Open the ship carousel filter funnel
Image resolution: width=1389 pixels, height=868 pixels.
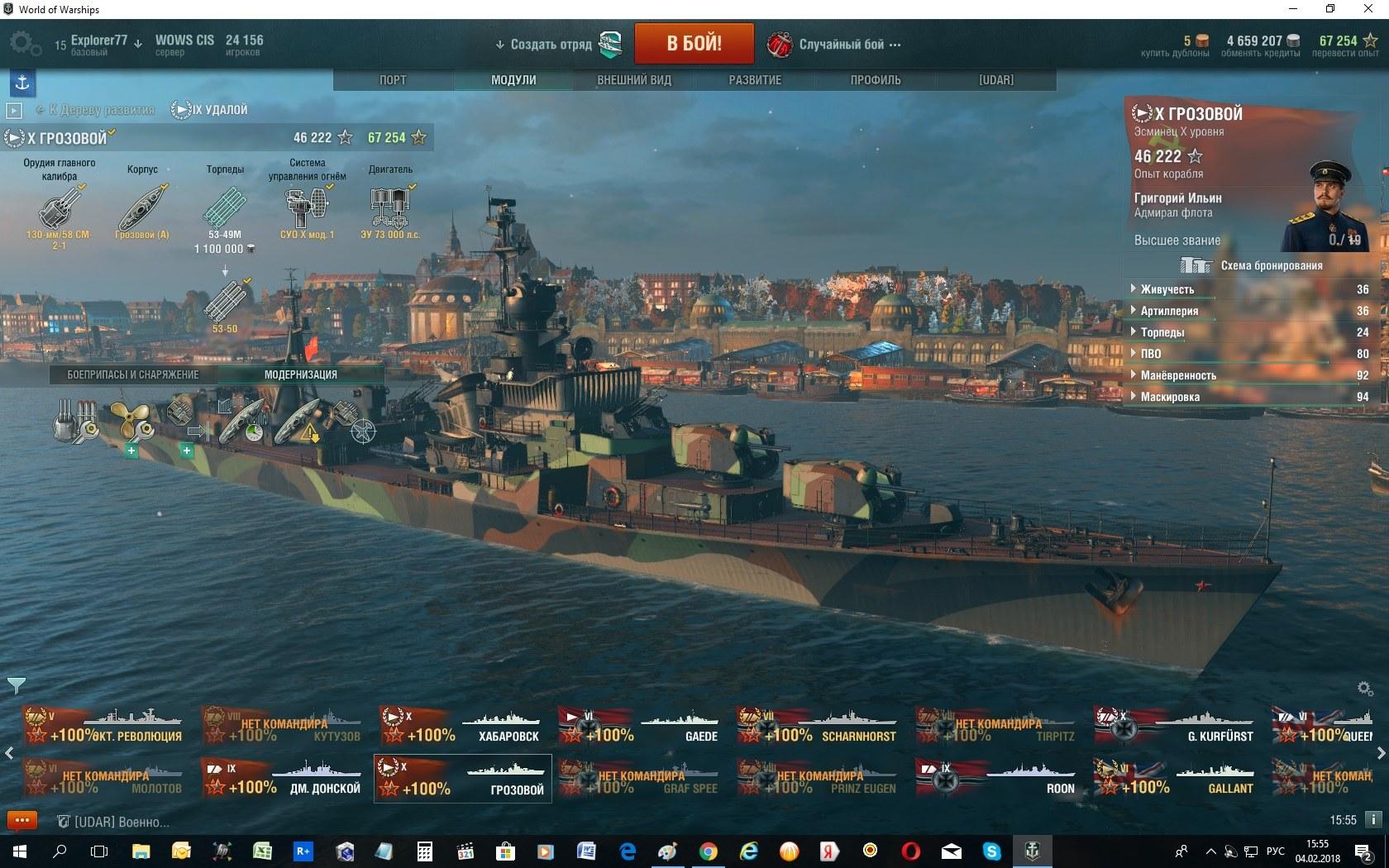[x=16, y=685]
